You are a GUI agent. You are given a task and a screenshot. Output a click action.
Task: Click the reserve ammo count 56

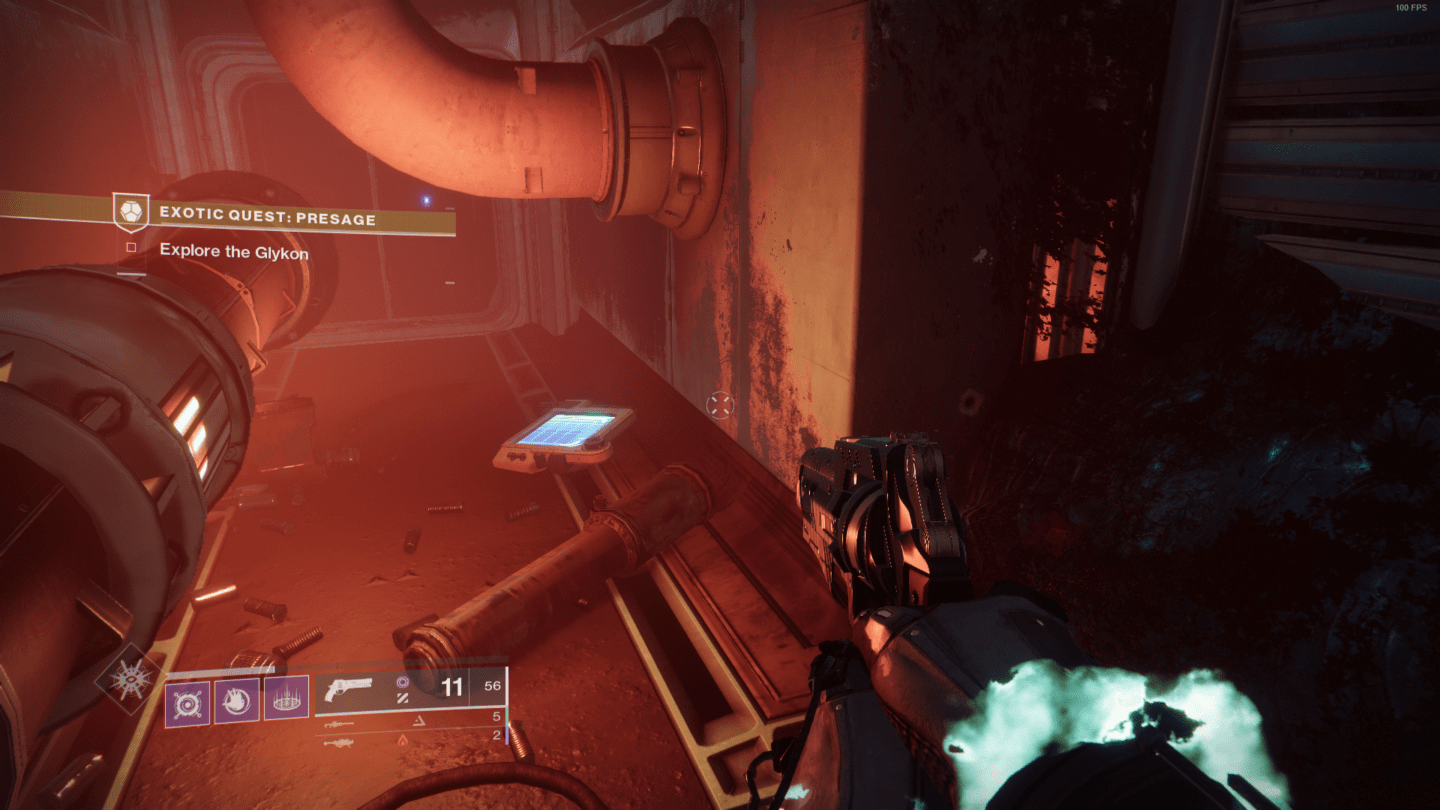(x=495, y=686)
